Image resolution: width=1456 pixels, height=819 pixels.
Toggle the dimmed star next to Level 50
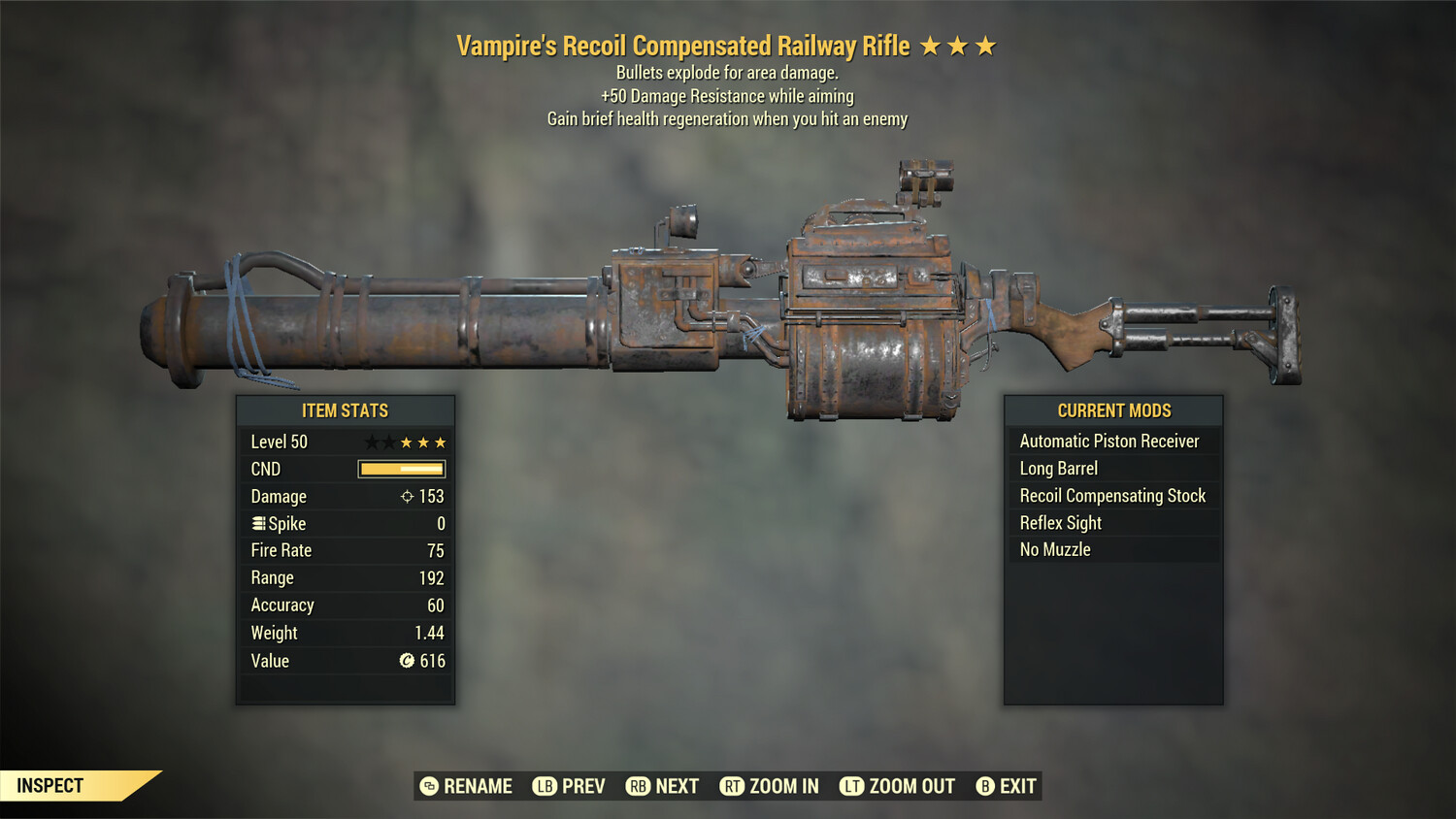click(371, 442)
